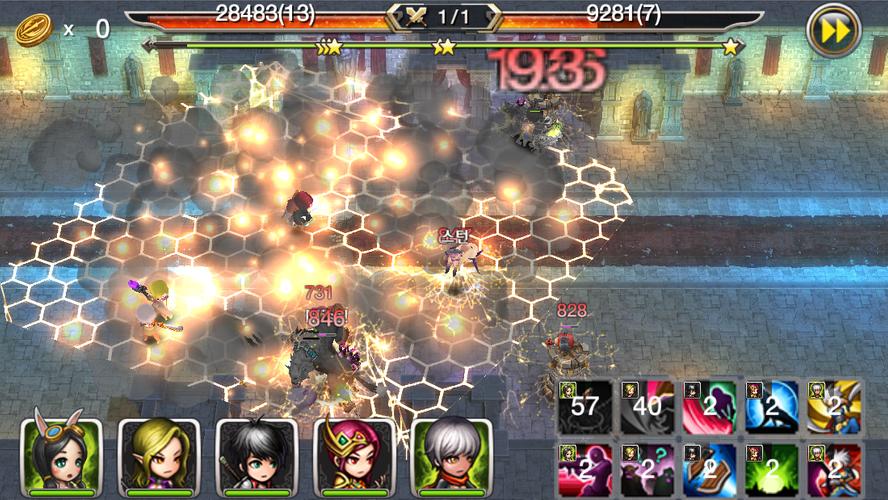This screenshot has height=500, width=888.
Task: Activate the white-haired fighter red skill
Action: point(833,468)
